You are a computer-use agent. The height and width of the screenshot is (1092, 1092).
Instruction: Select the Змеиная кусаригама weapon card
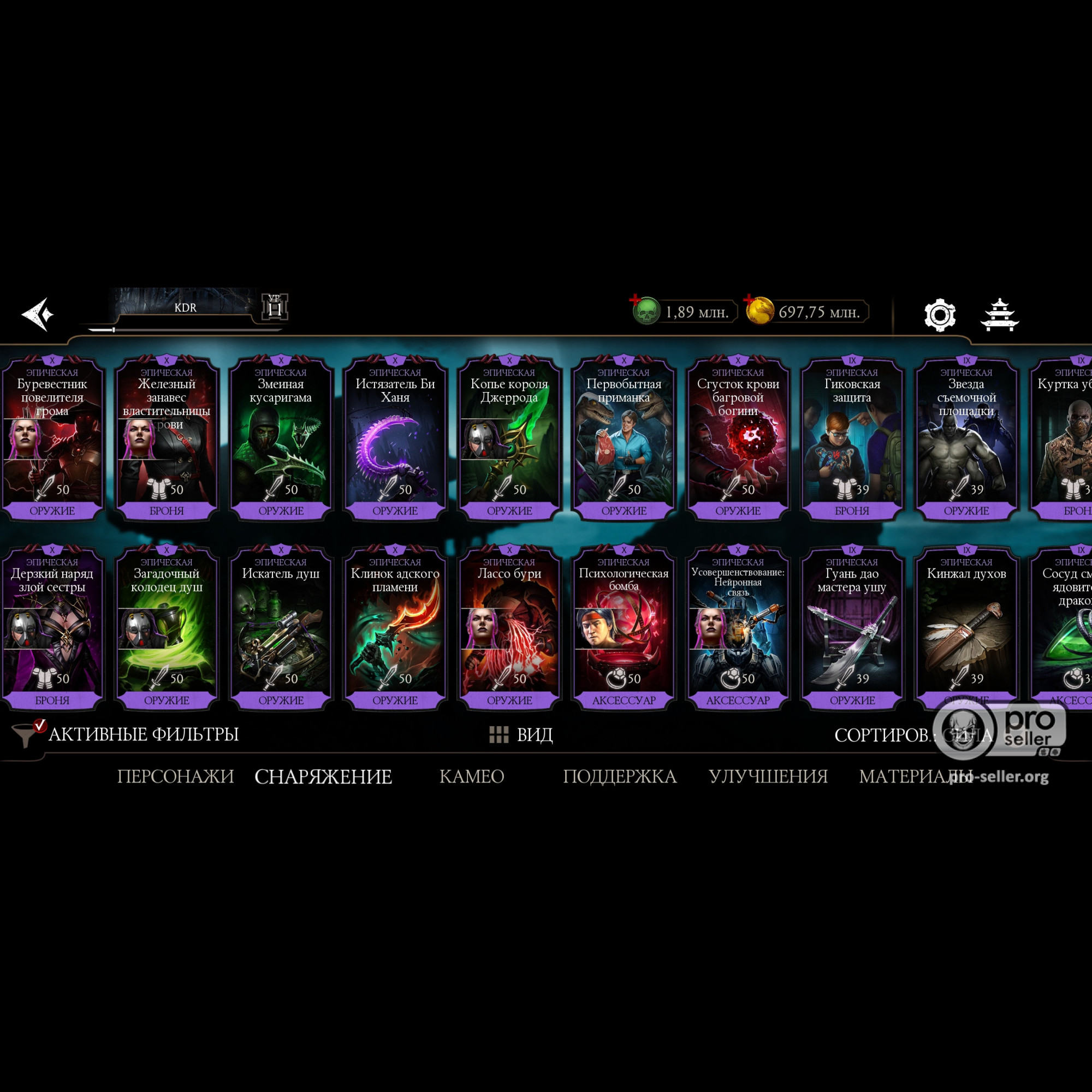pyautogui.click(x=281, y=438)
